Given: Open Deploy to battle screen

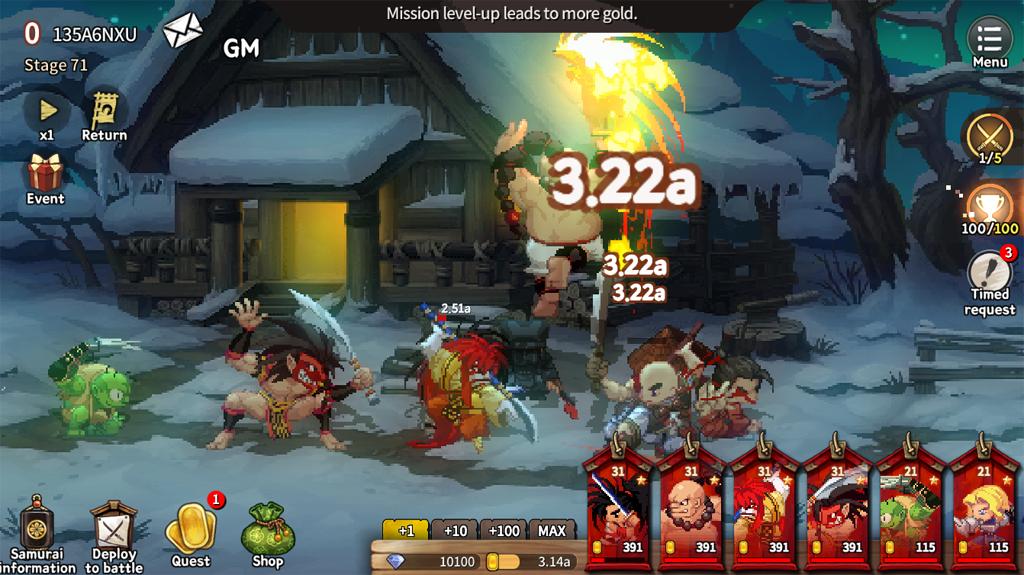Looking at the screenshot, I should pyautogui.click(x=113, y=533).
